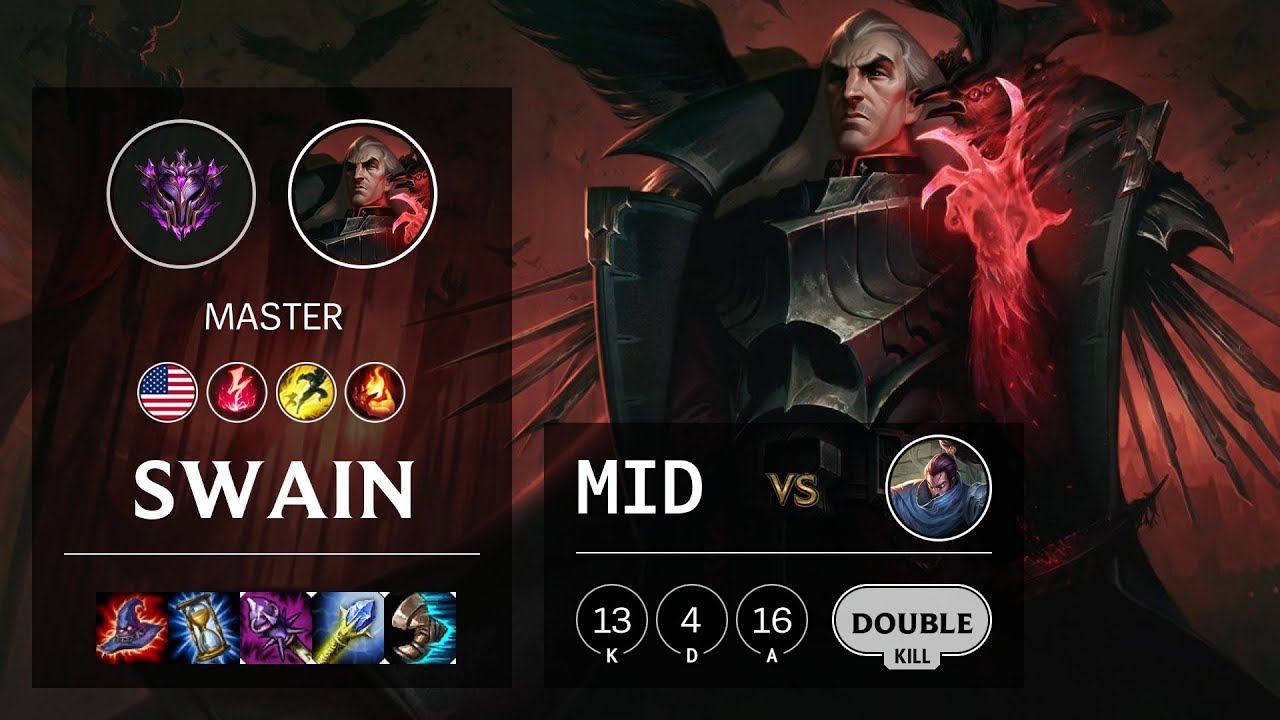Select the Zhonya's Hourglass item
Screen dimensions: 1280x720
204,627
